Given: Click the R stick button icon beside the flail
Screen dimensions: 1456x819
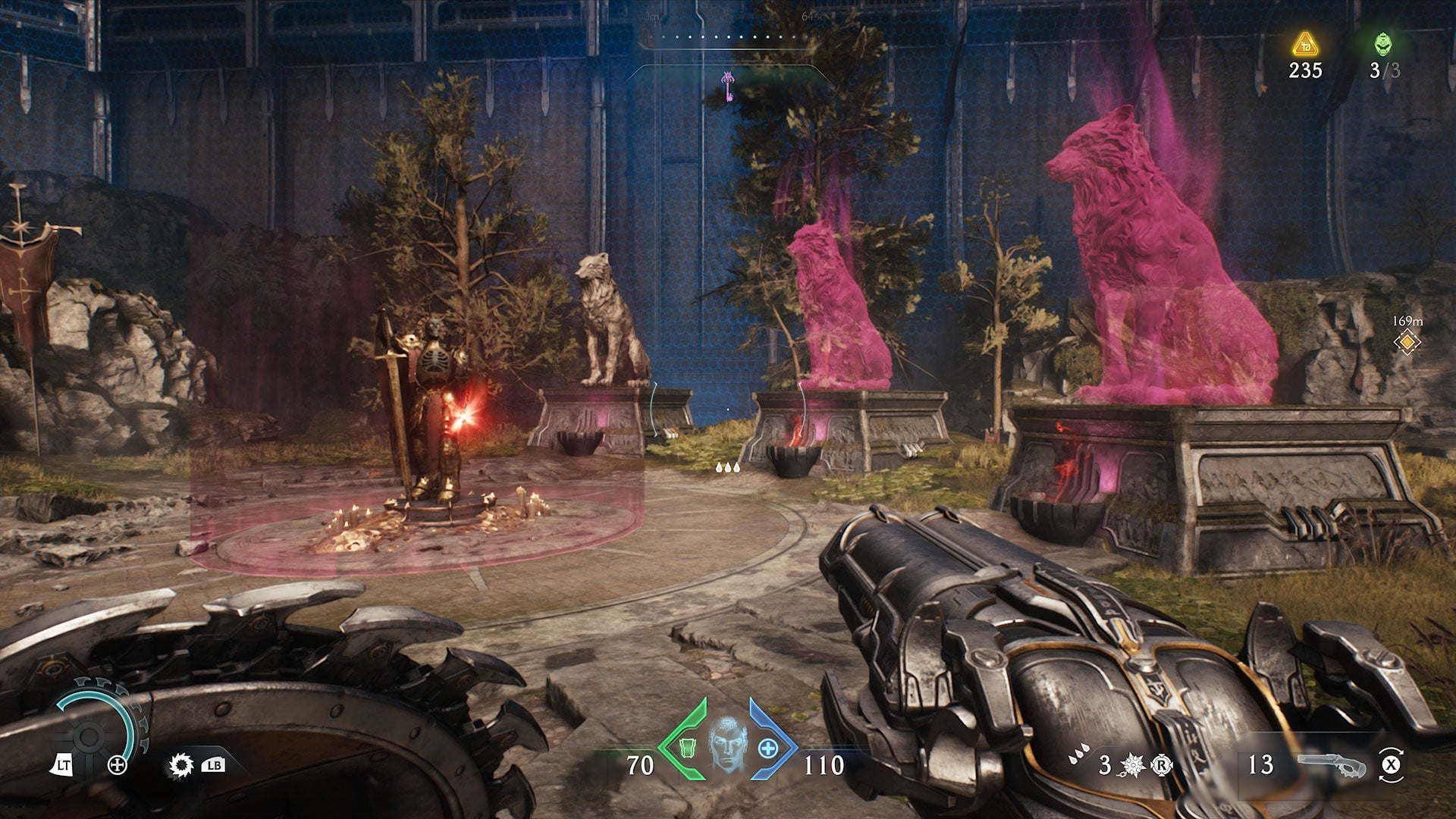Looking at the screenshot, I should (1162, 764).
